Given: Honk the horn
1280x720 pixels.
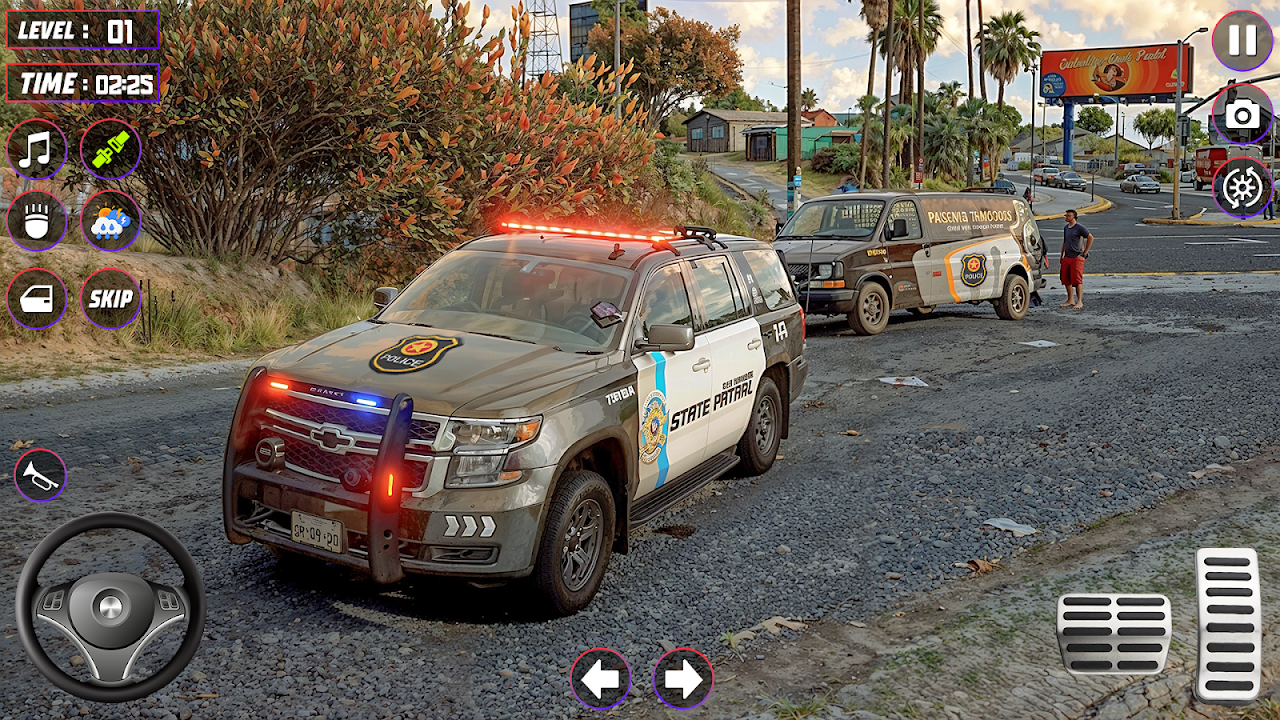Looking at the screenshot, I should tap(40, 475).
